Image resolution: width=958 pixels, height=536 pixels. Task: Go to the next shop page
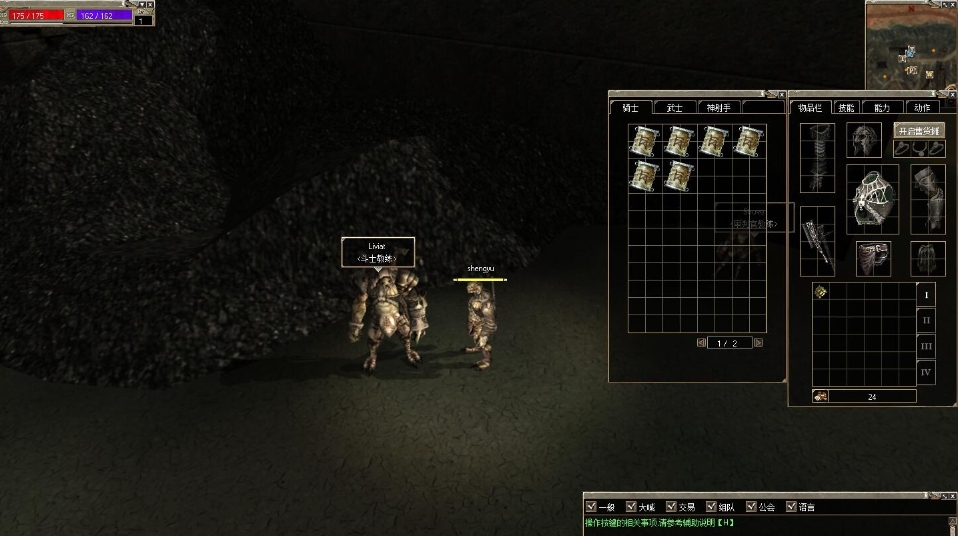759,343
